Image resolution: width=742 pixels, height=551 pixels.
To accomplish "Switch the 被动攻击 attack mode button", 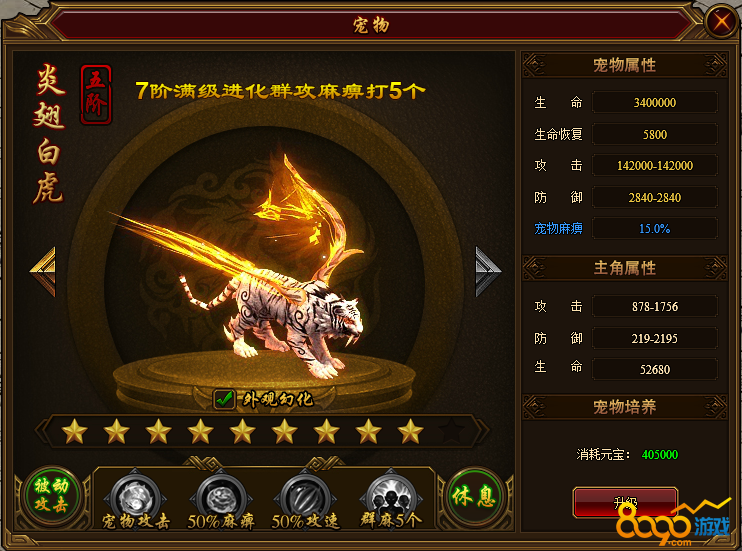I will tap(53, 495).
